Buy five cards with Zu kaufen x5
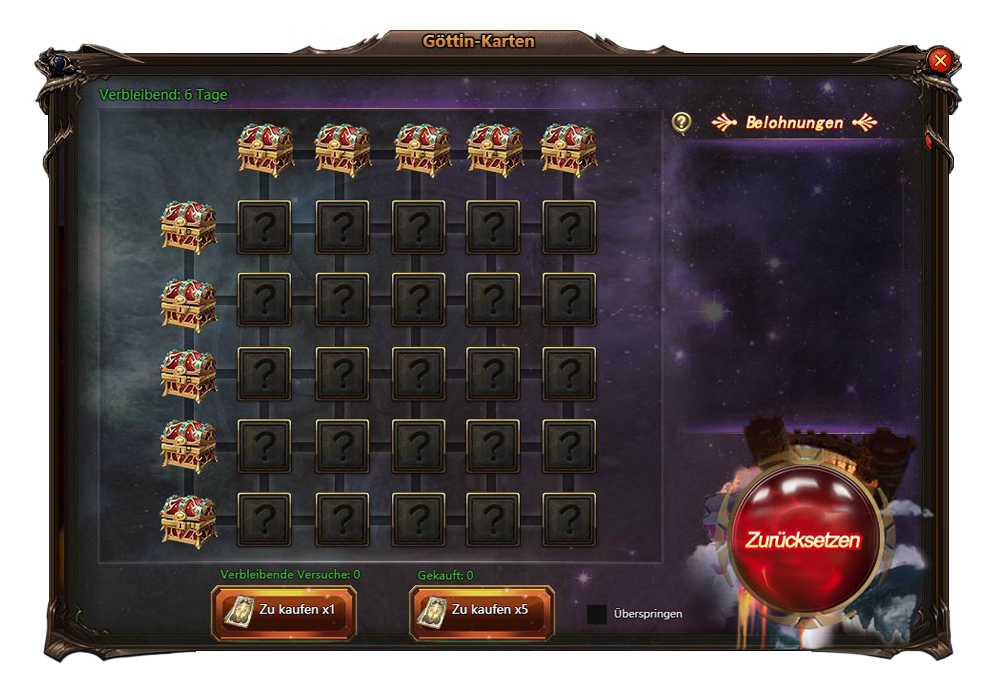 [482, 611]
